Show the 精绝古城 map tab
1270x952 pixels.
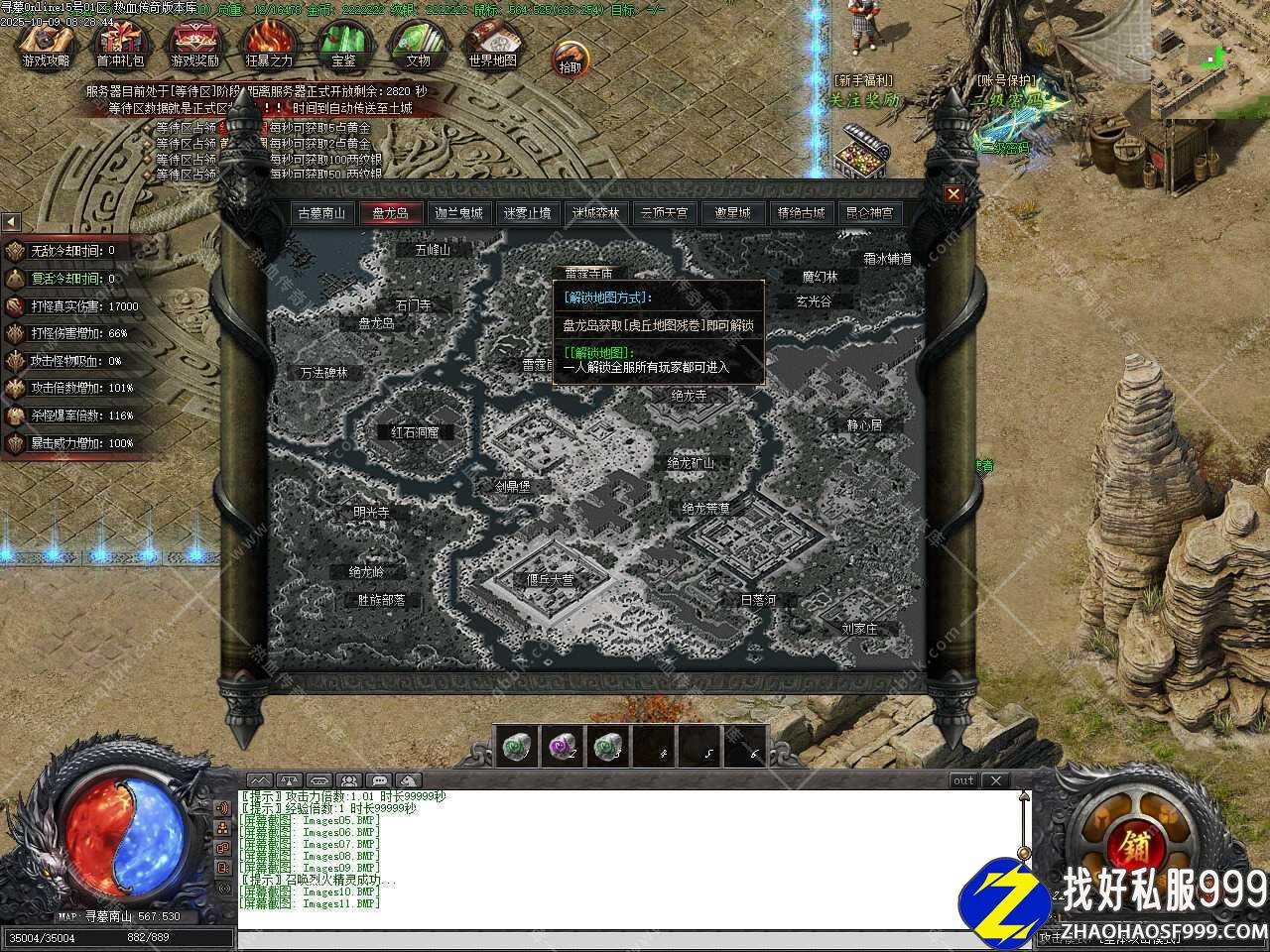point(801,213)
